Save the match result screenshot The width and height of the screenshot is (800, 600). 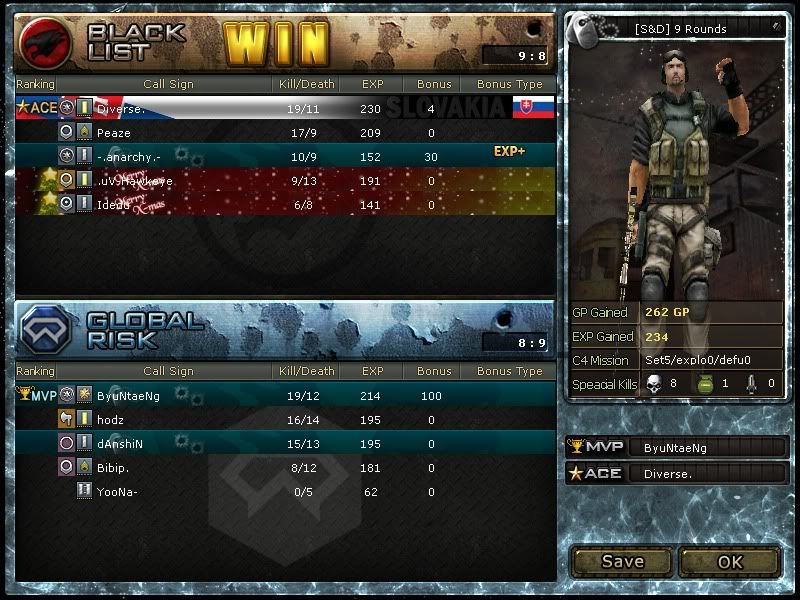(x=621, y=561)
